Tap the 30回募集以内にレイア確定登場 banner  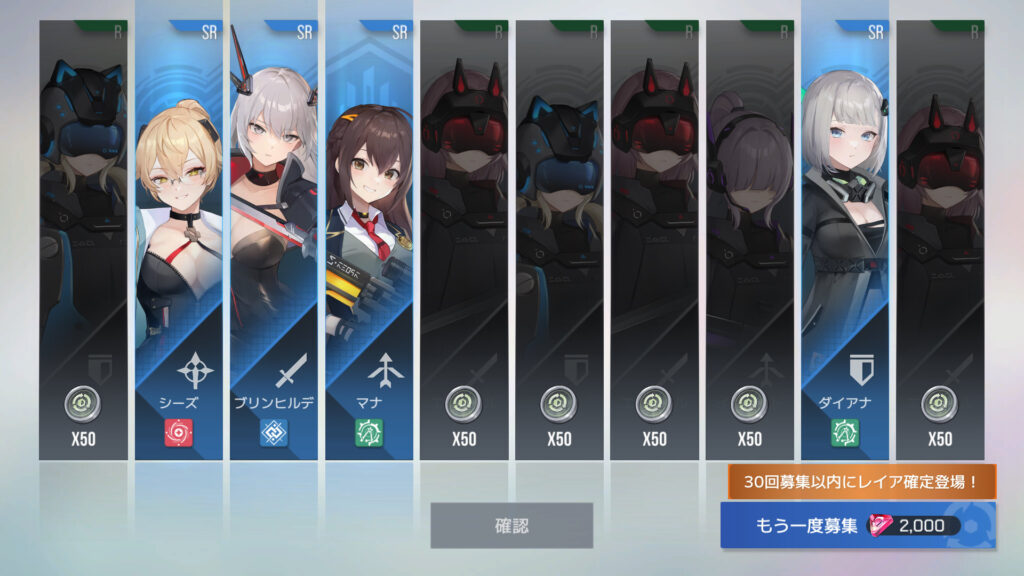tap(861, 482)
